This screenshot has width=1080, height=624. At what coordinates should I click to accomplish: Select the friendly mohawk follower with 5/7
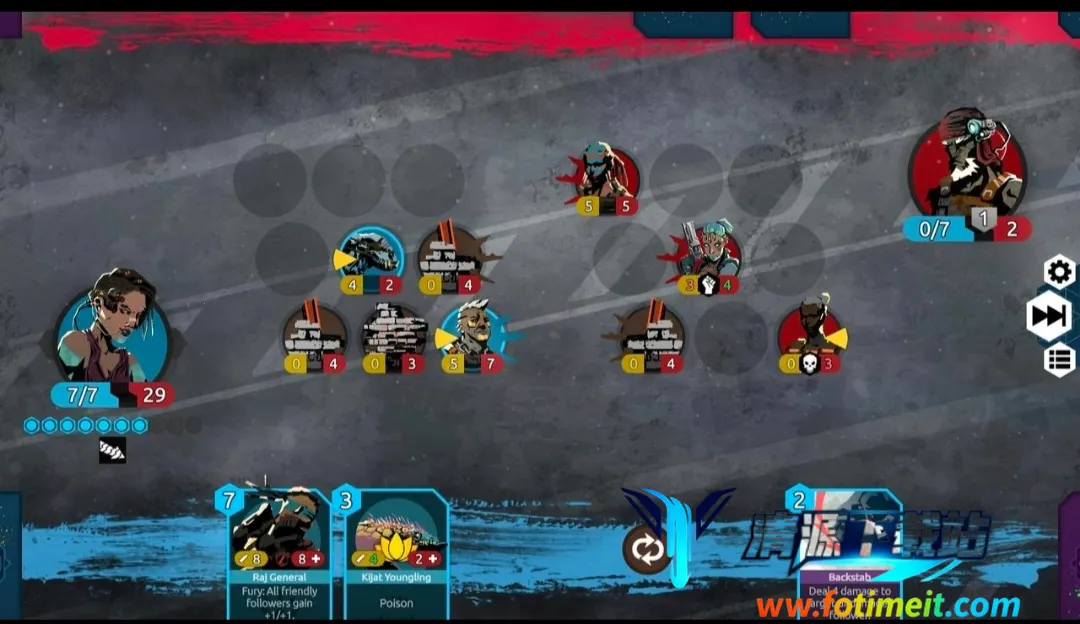click(x=471, y=332)
